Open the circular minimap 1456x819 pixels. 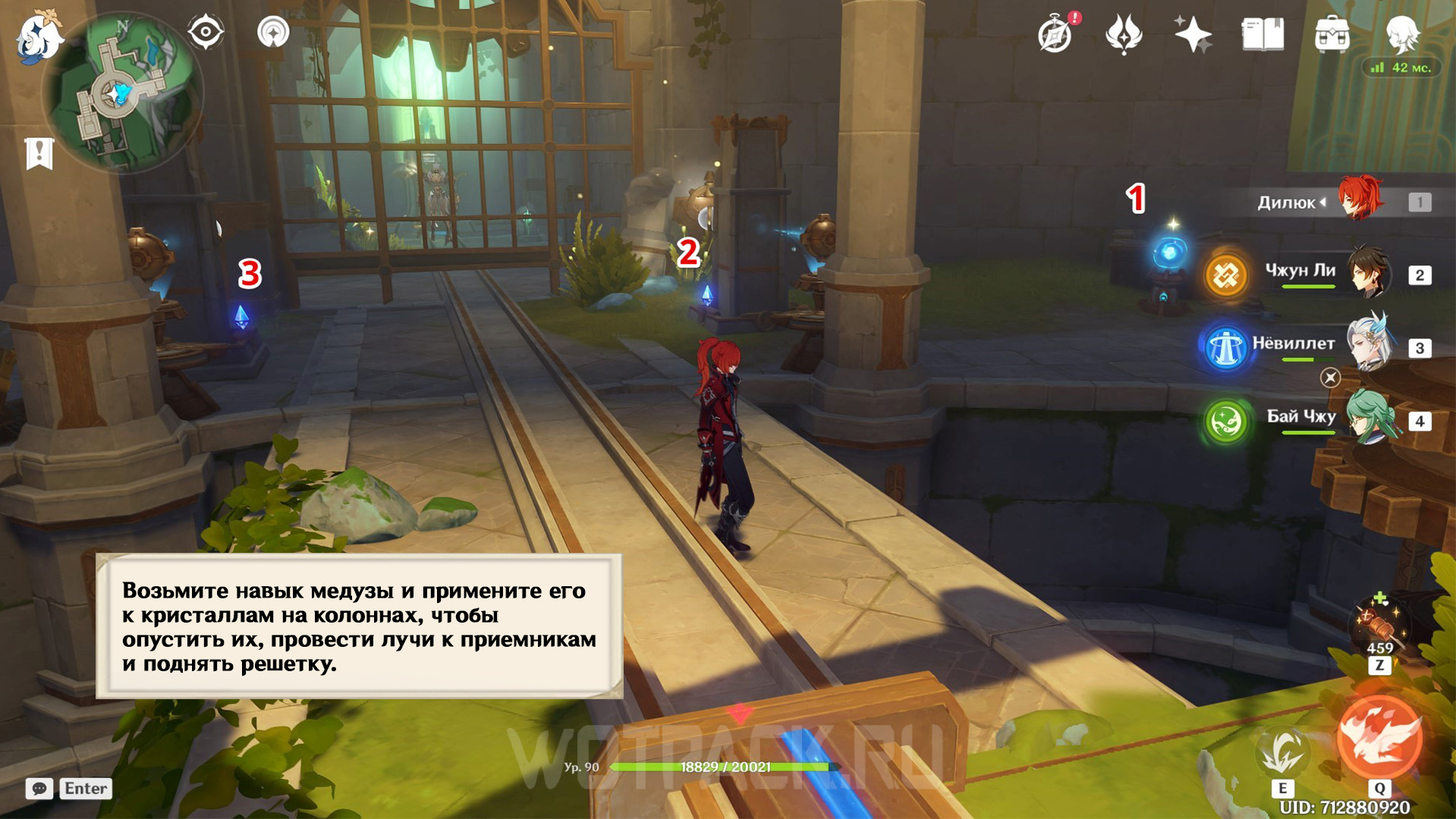123,93
